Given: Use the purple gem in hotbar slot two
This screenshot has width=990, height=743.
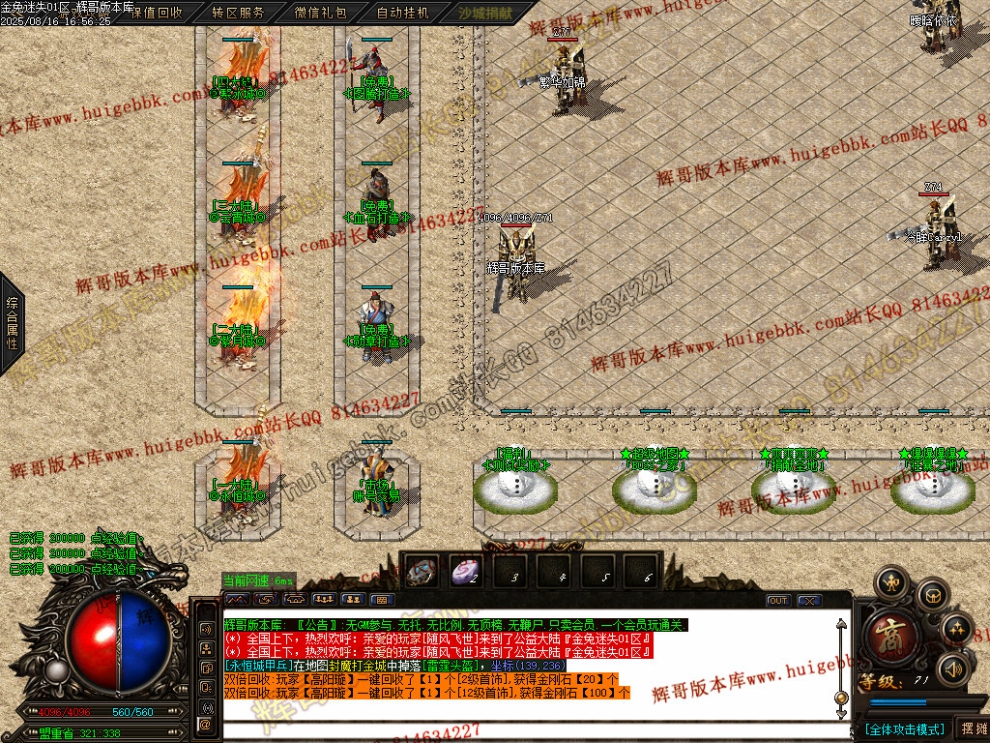Looking at the screenshot, I should (464, 572).
